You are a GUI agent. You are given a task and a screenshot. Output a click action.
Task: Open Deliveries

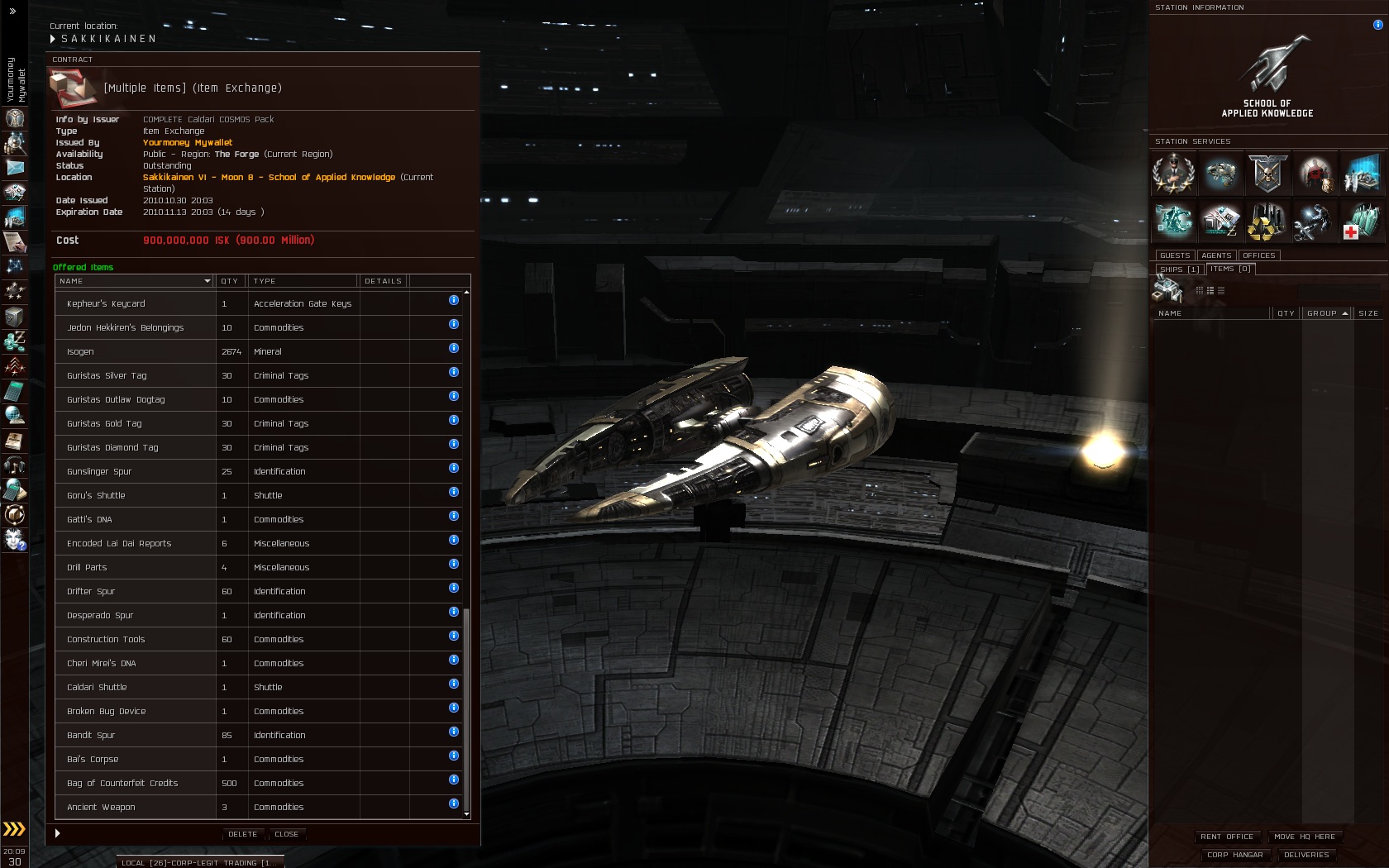coord(1306,855)
